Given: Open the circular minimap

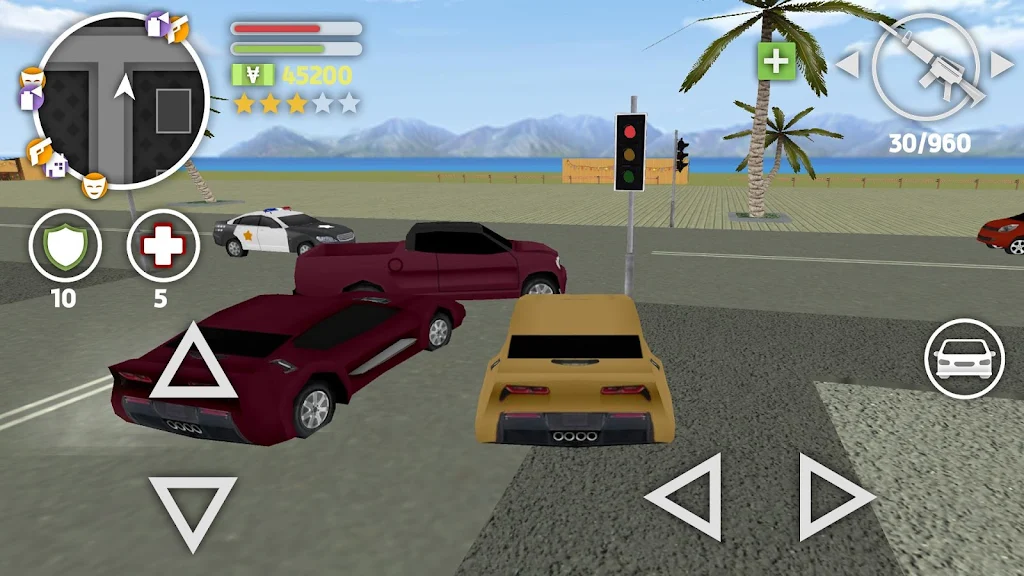Looking at the screenshot, I should tap(121, 102).
